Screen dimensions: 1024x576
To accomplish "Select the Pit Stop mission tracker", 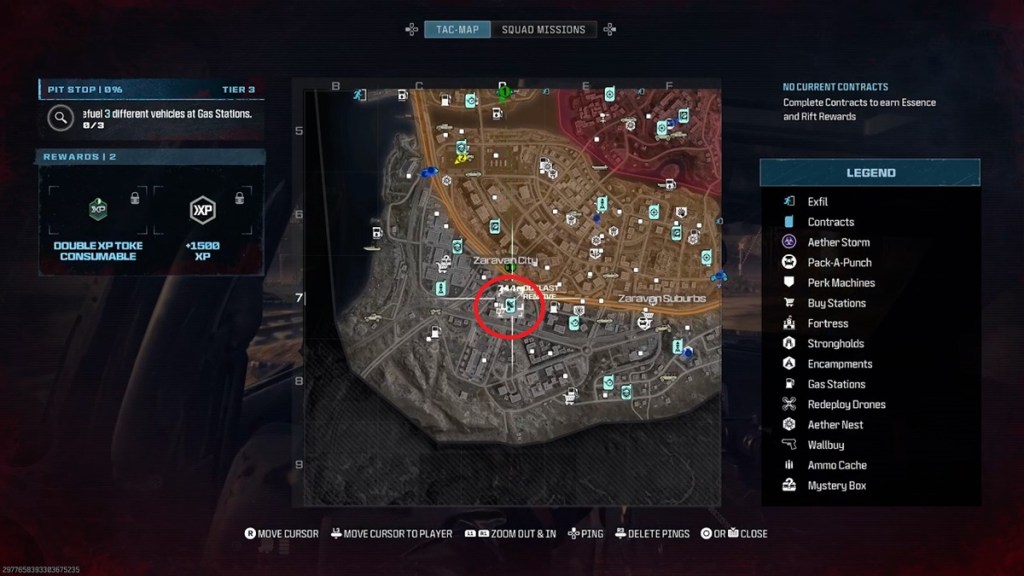I will click(x=150, y=112).
